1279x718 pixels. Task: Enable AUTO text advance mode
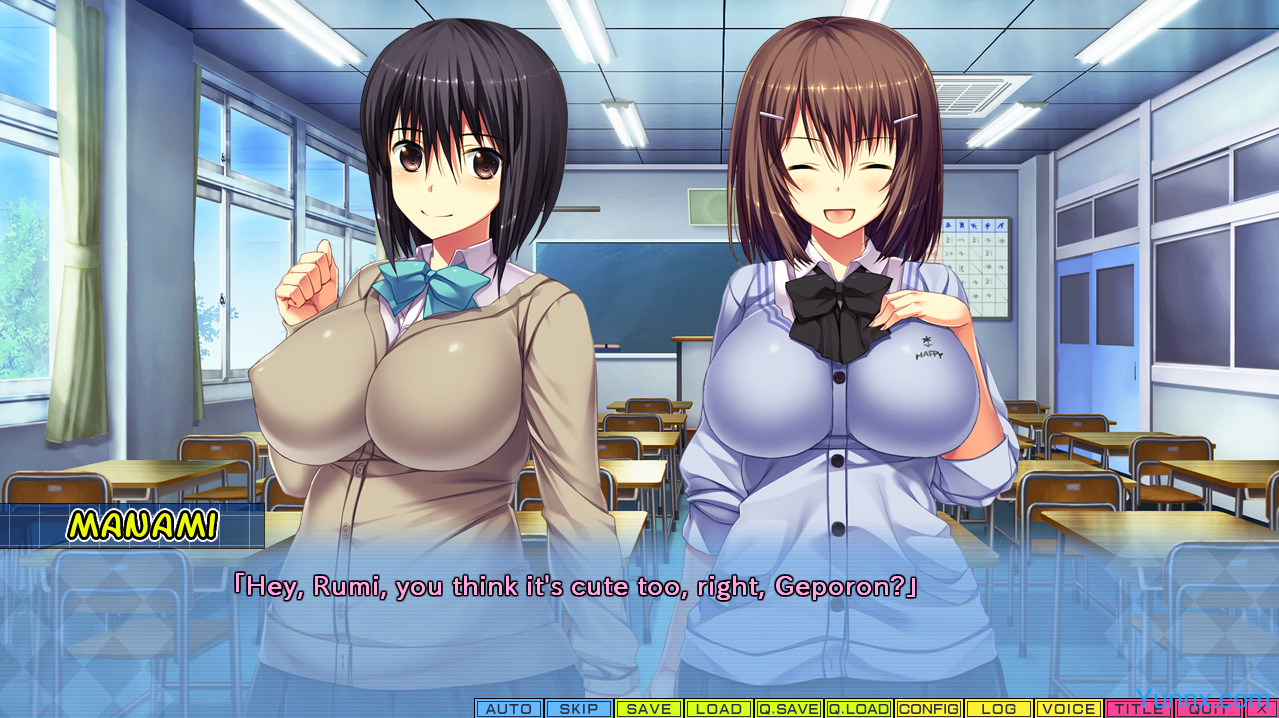(x=509, y=709)
